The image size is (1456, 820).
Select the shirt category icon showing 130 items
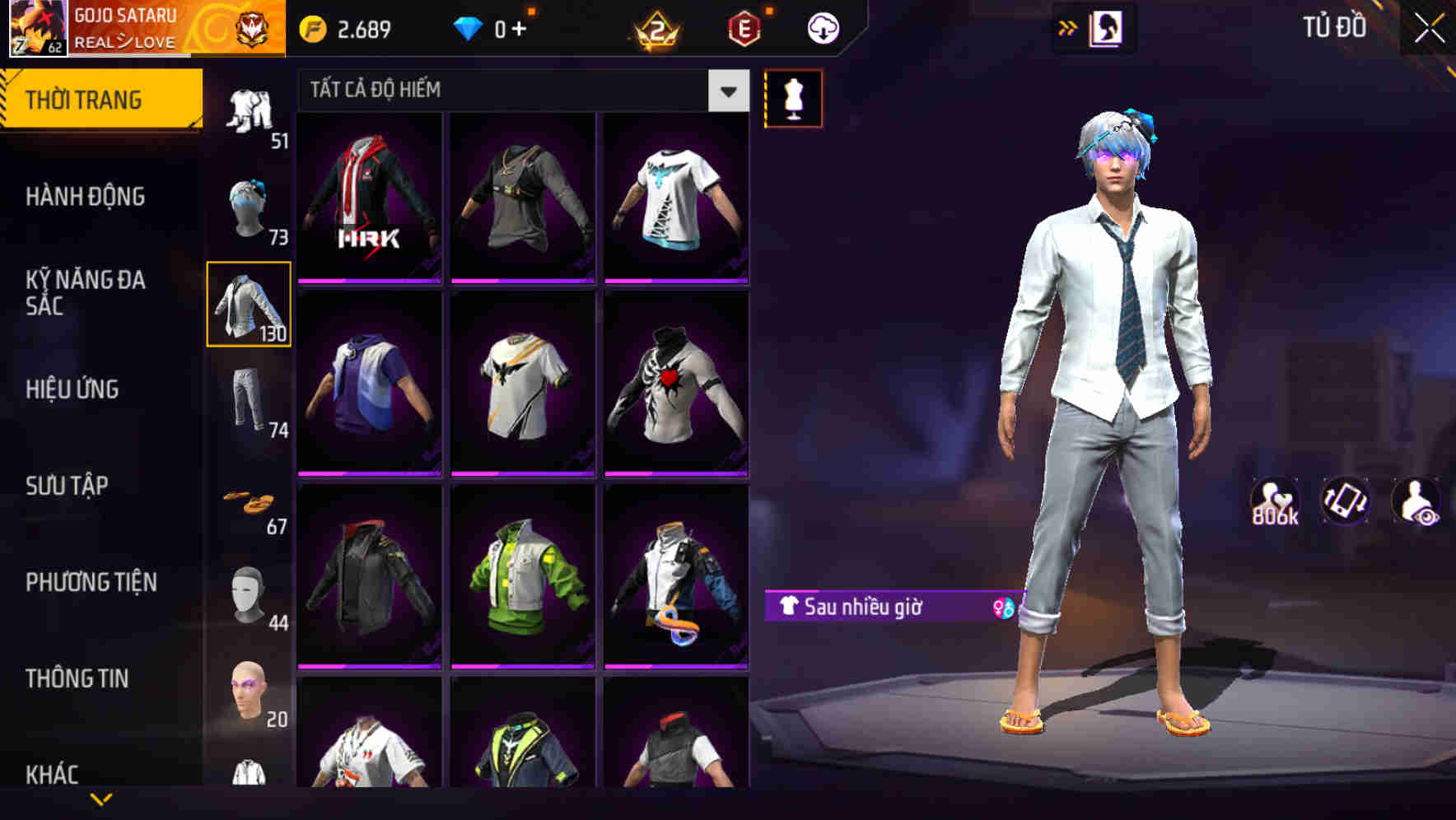click(x=248, y=305)
